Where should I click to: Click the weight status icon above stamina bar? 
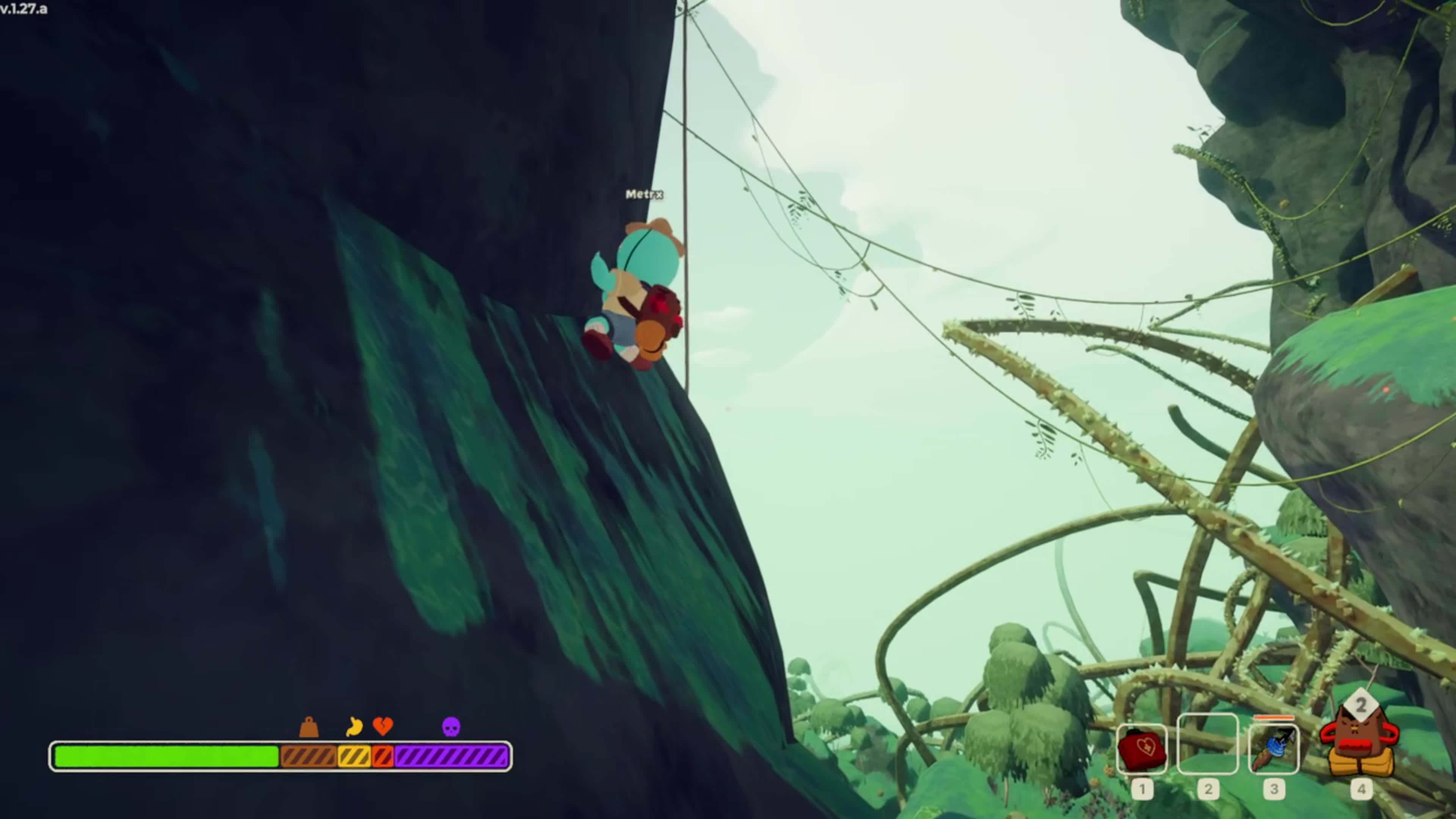[309, 728]
